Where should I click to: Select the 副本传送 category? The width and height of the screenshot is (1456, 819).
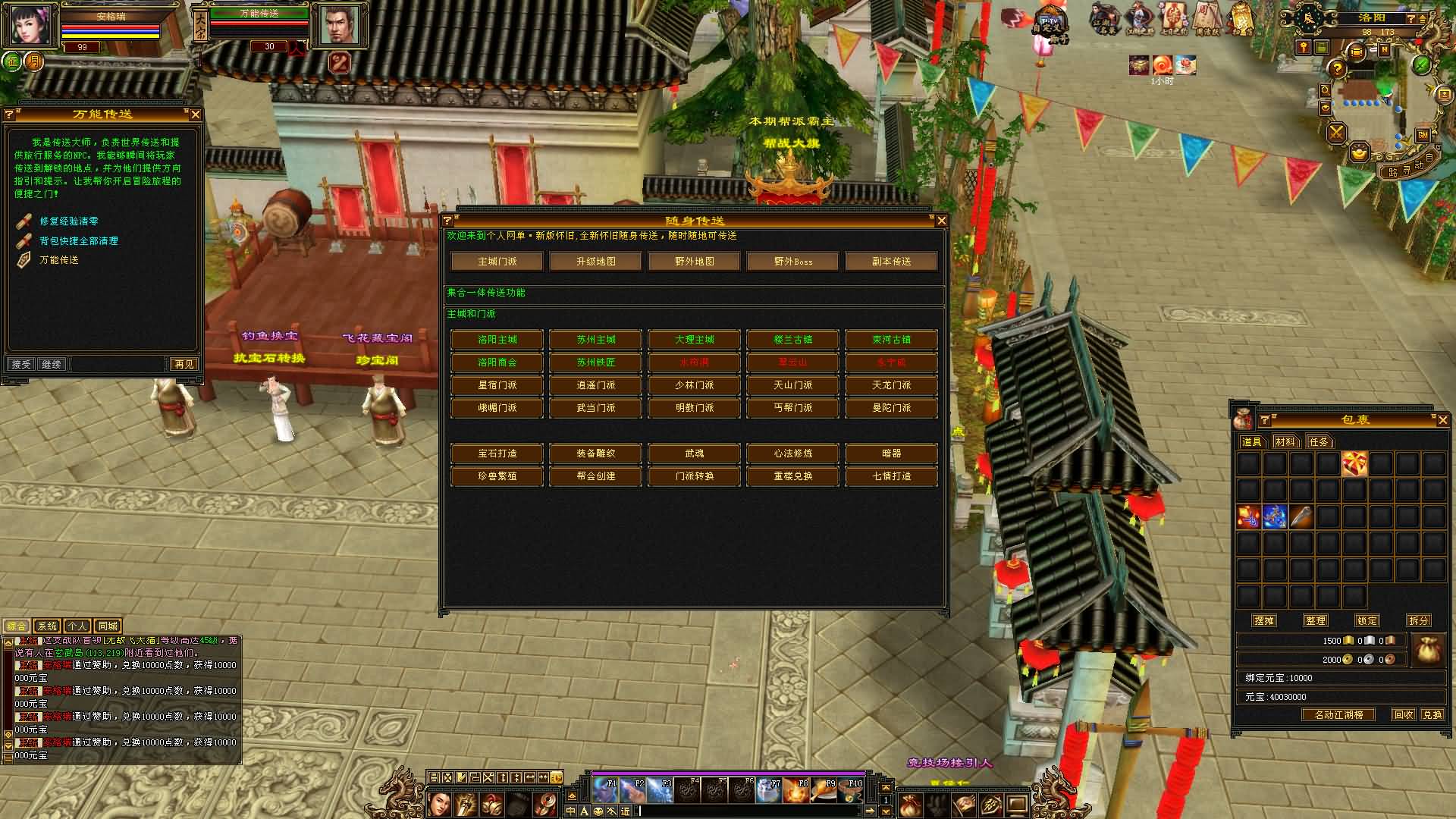pyautogui.click(x=891, y=262)
